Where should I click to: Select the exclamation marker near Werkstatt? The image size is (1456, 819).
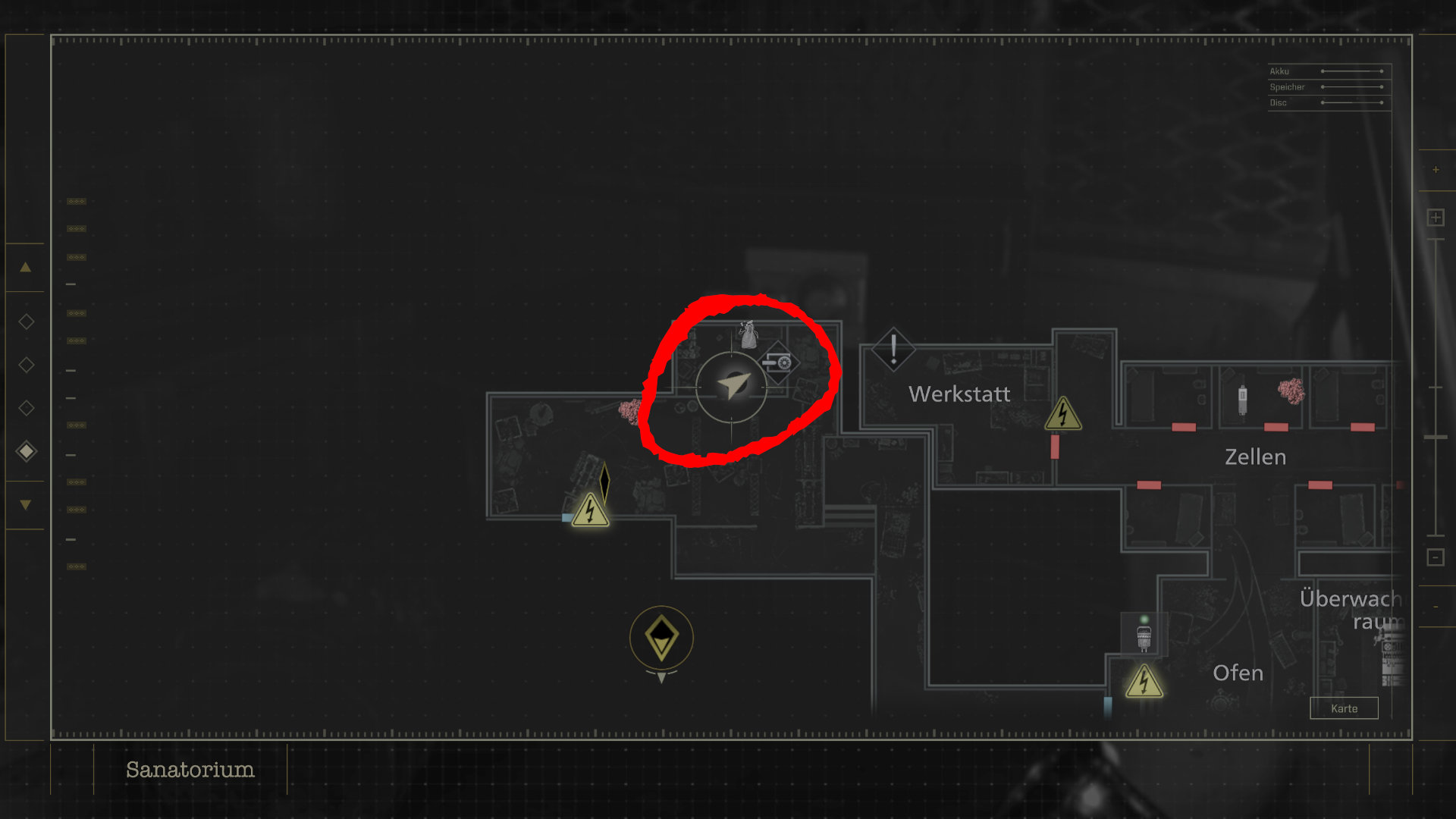click(x=893, y=350)
